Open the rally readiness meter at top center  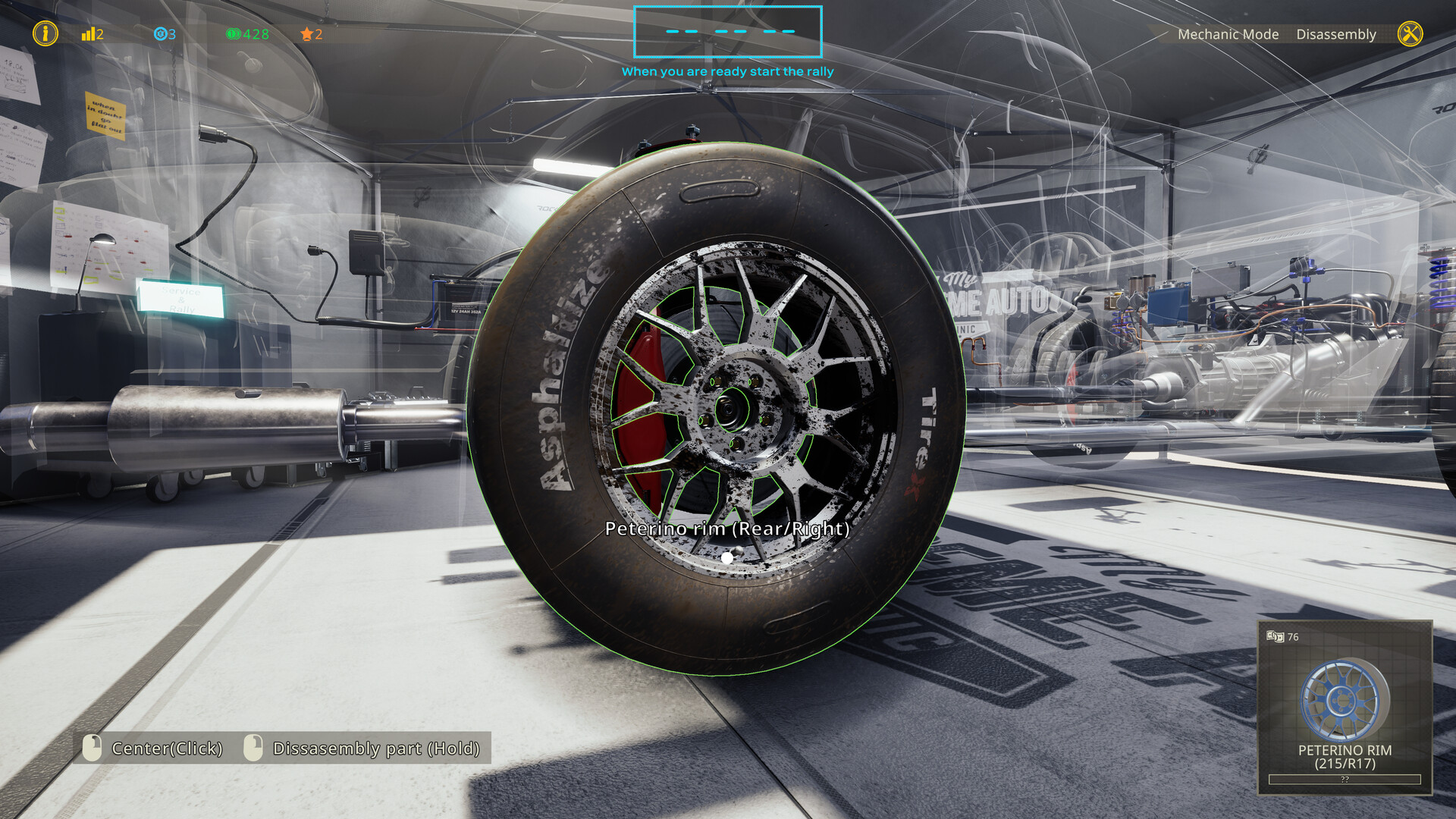pyautogui.click(x=727, y=32)
